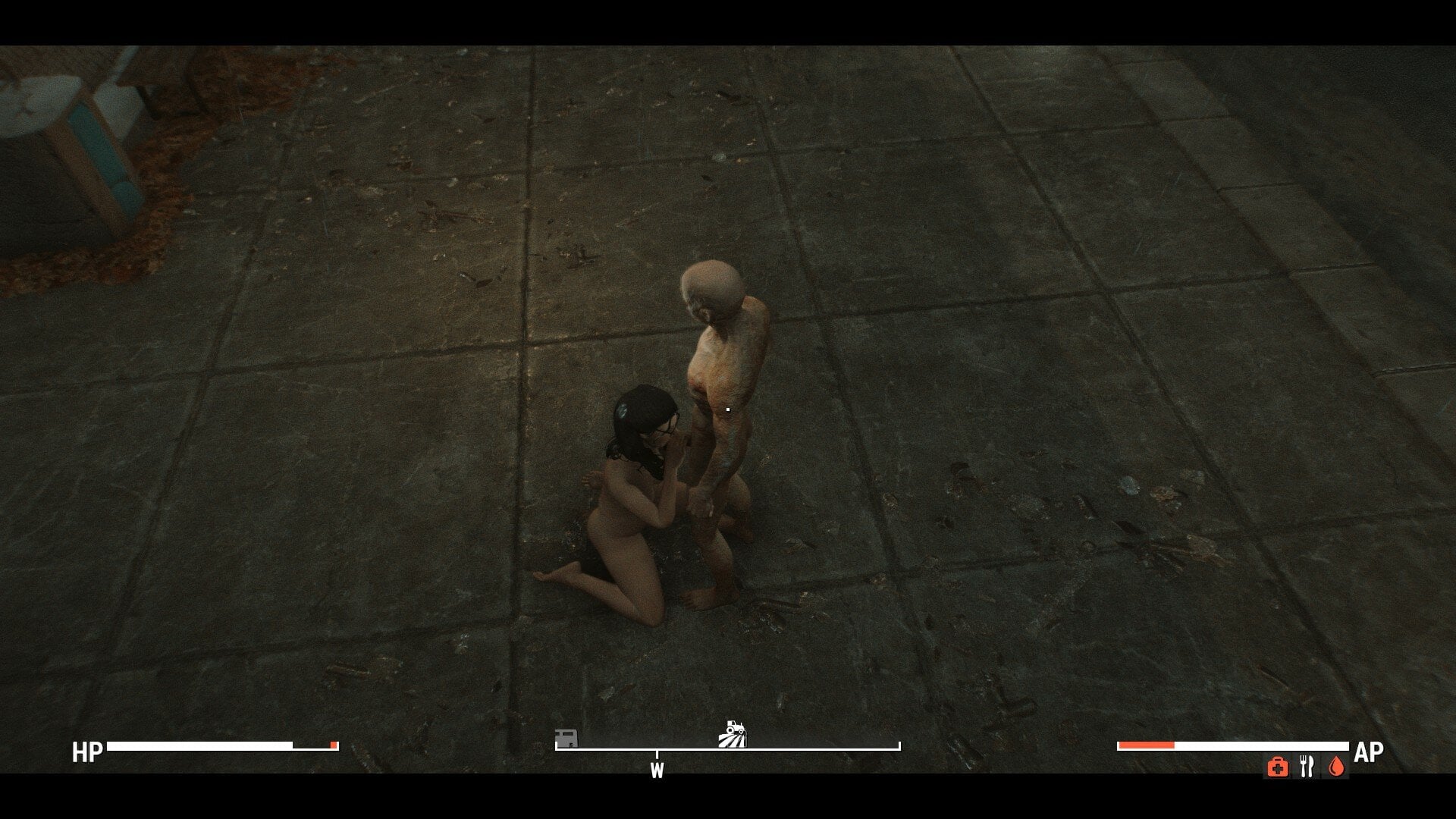Screen dimensions: 1456x819
Task: Click the water droplet thirst icon
Action: tap(1335, 767)
